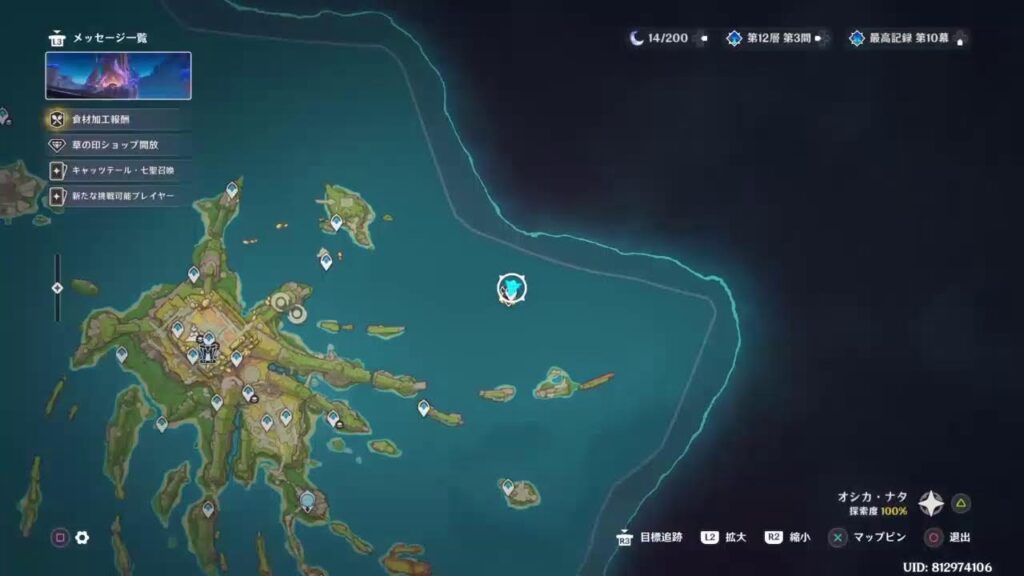Image resolution: width=1024 pixels, height=576 pixels.
Task: Open the event banner thumbnail in message list
Action: (118, 76)
